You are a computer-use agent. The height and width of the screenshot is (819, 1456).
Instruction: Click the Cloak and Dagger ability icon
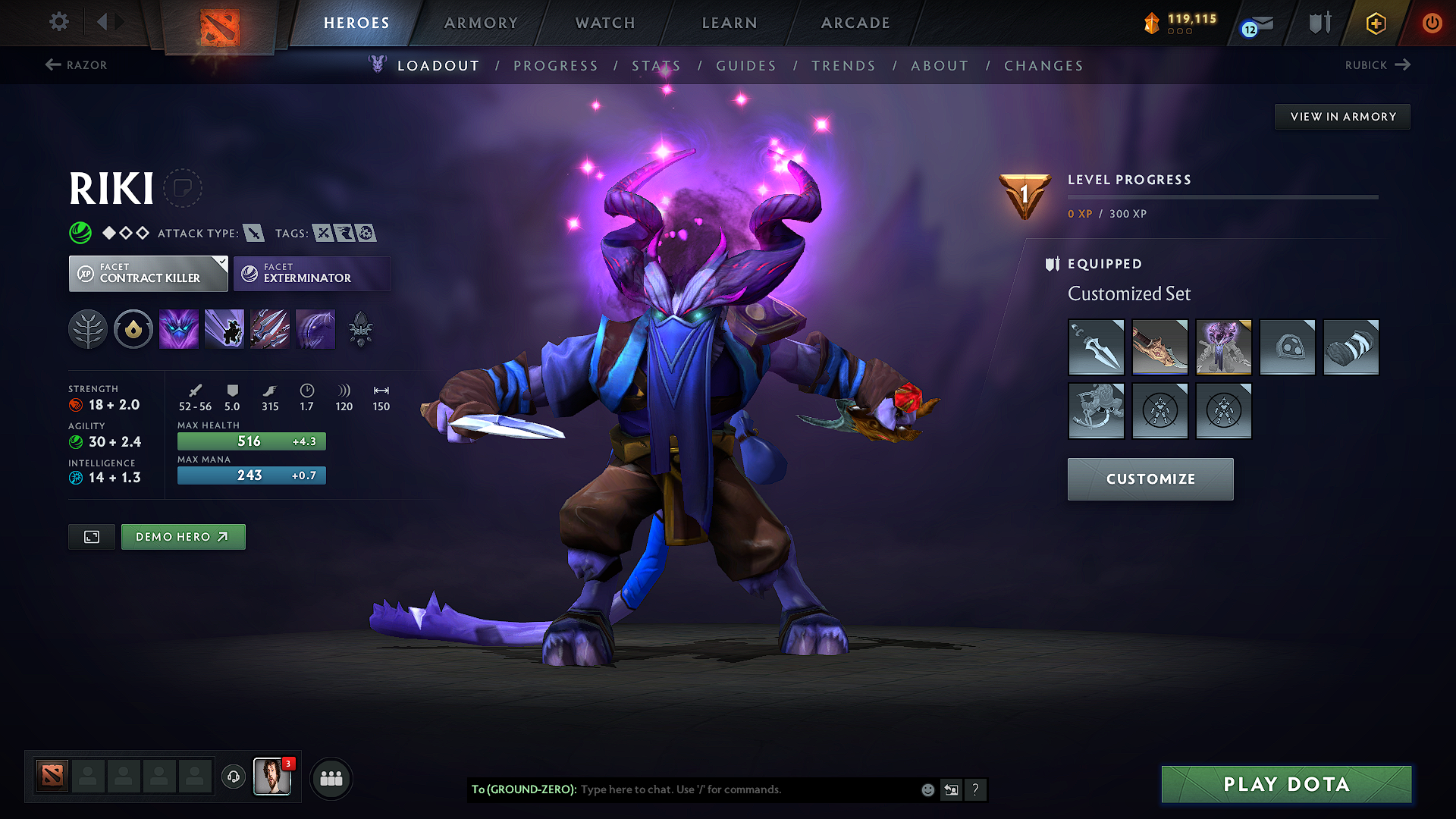(315, 328)
